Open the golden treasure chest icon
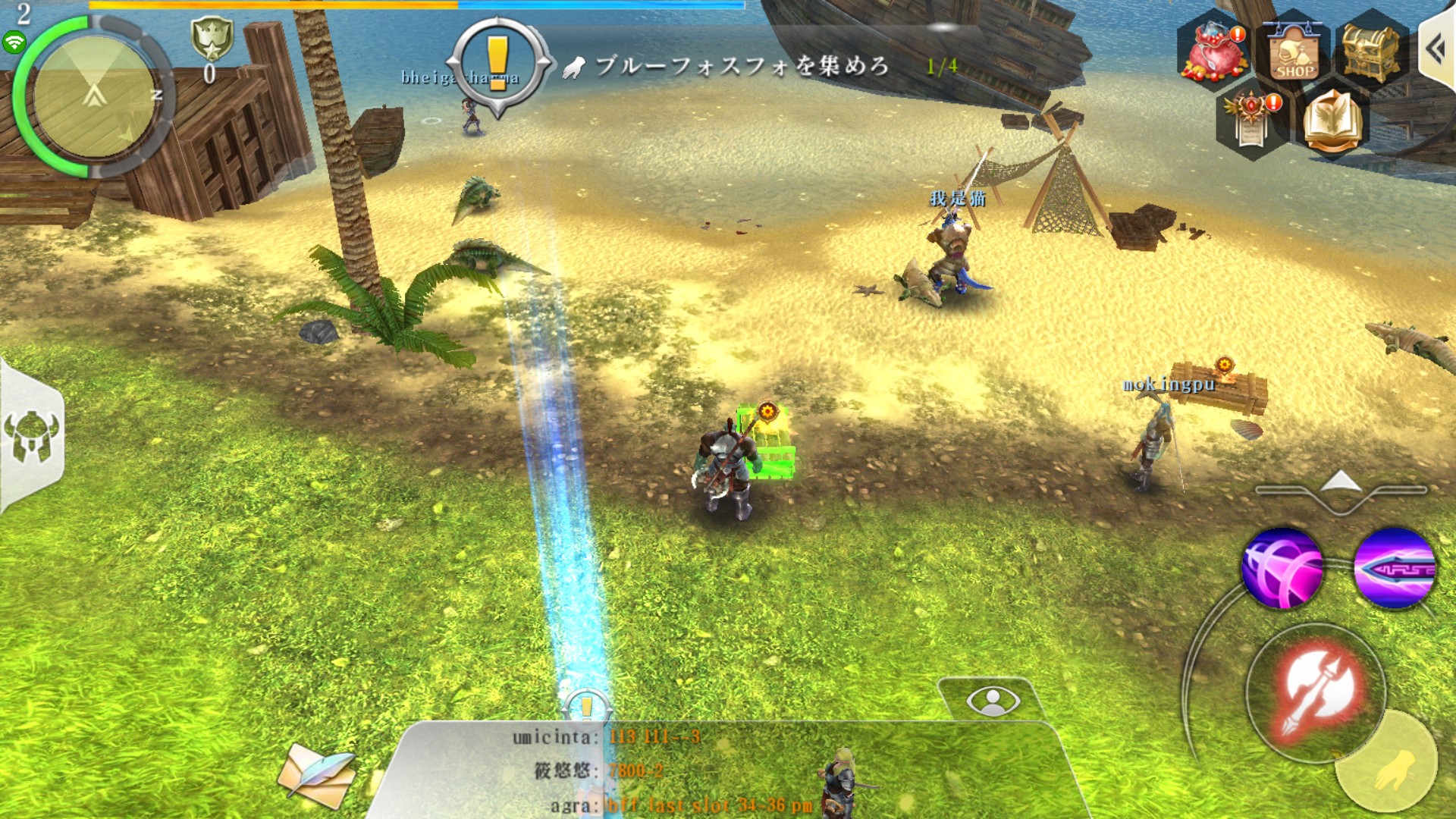The height and width of the screenshot is (819, 1456). [x=1371, y=50]
